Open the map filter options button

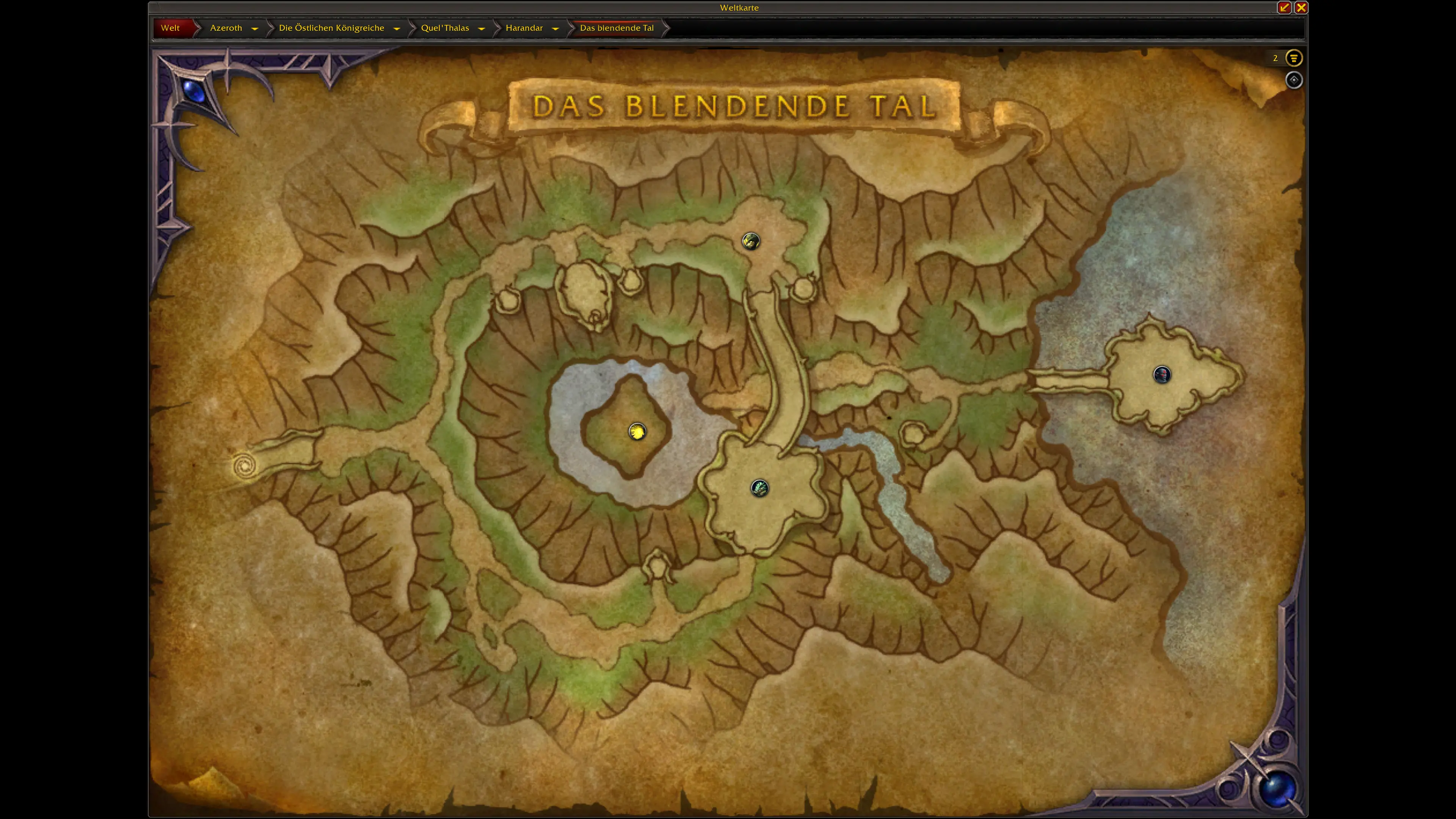pyautogui.click(x=1293, y=58)
